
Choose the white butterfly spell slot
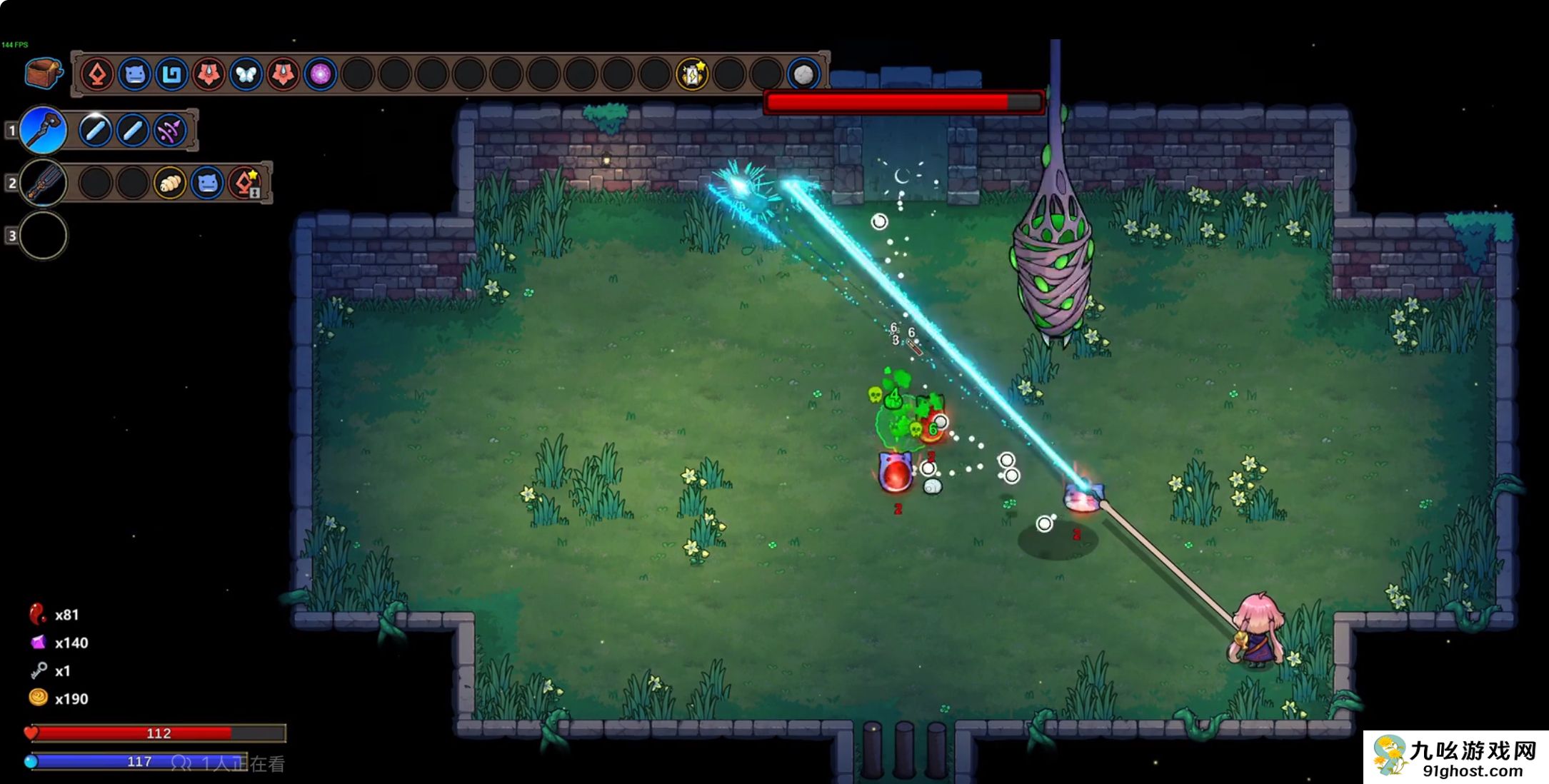(x=246, y=74)
